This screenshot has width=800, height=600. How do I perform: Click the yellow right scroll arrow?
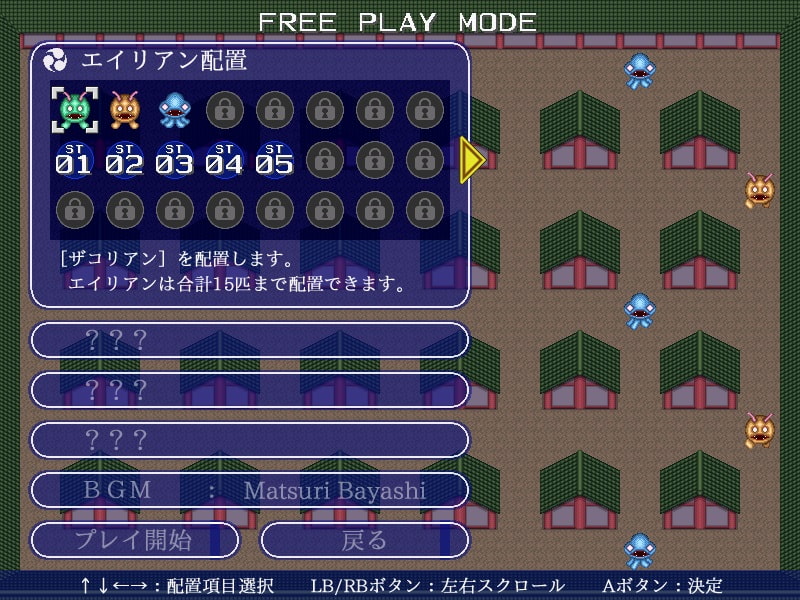pos(472,159)
